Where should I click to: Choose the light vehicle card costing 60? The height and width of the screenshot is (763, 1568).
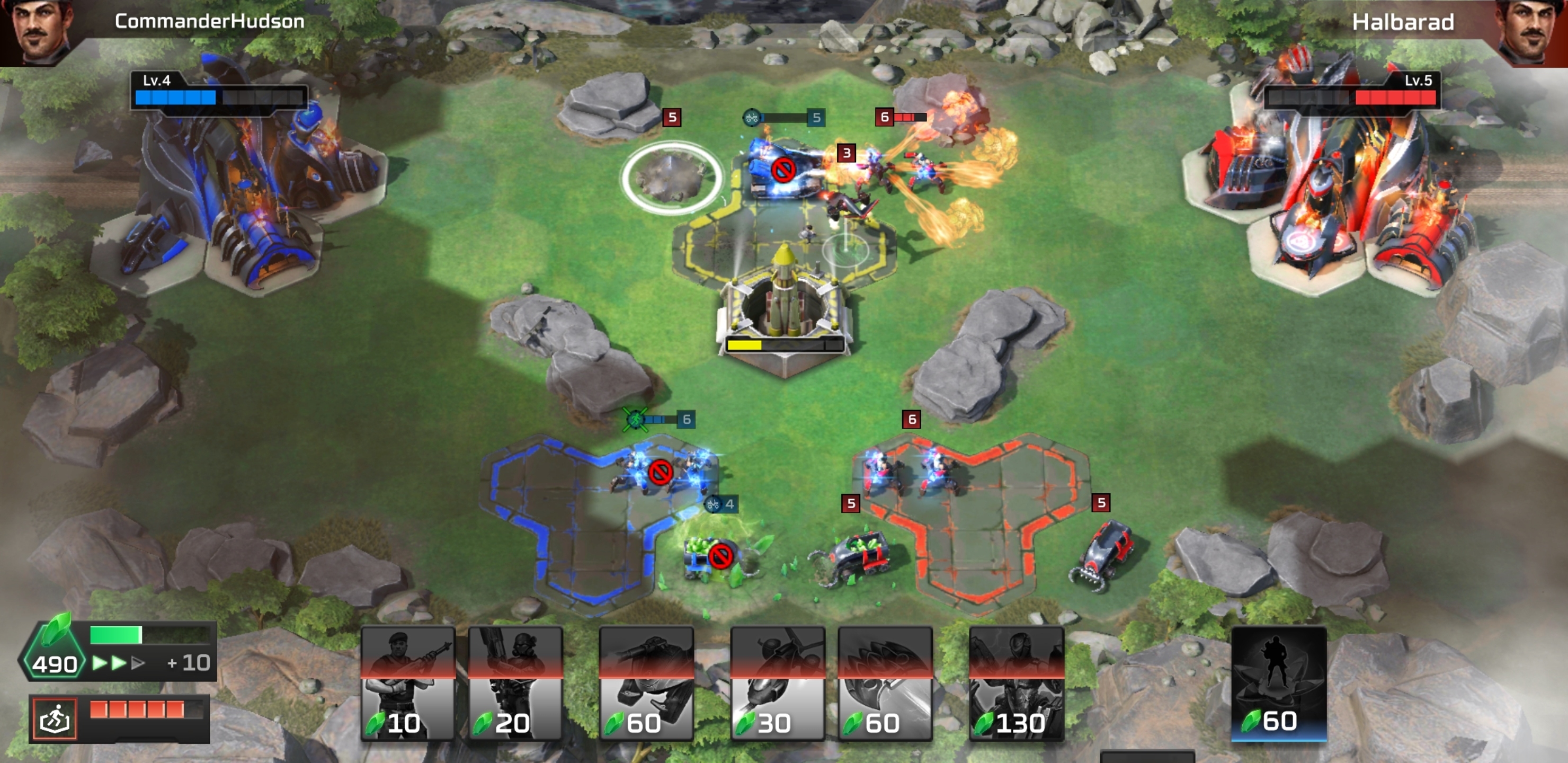646,683
